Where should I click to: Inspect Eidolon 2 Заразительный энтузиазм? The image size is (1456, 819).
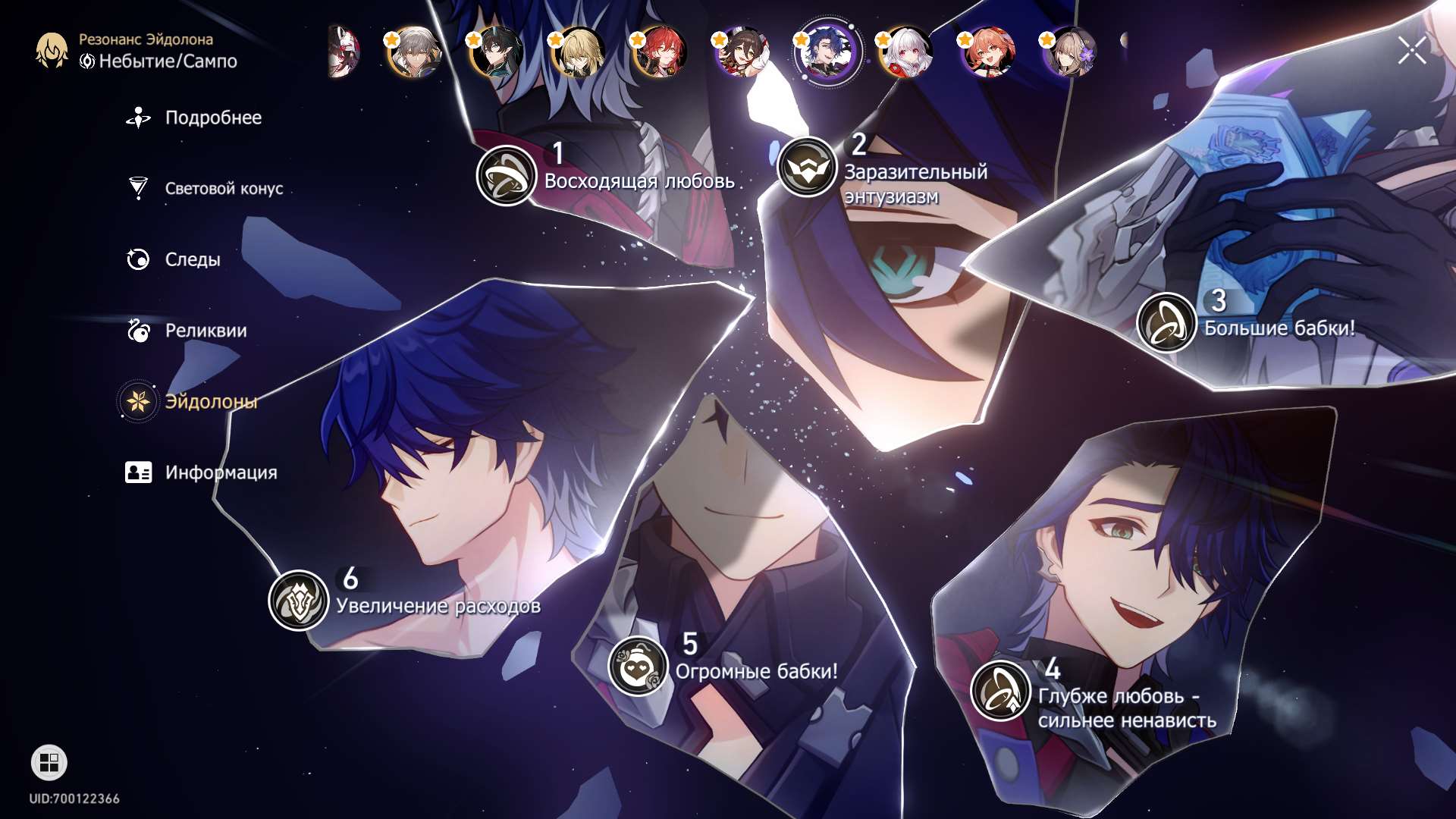[807, 167]
